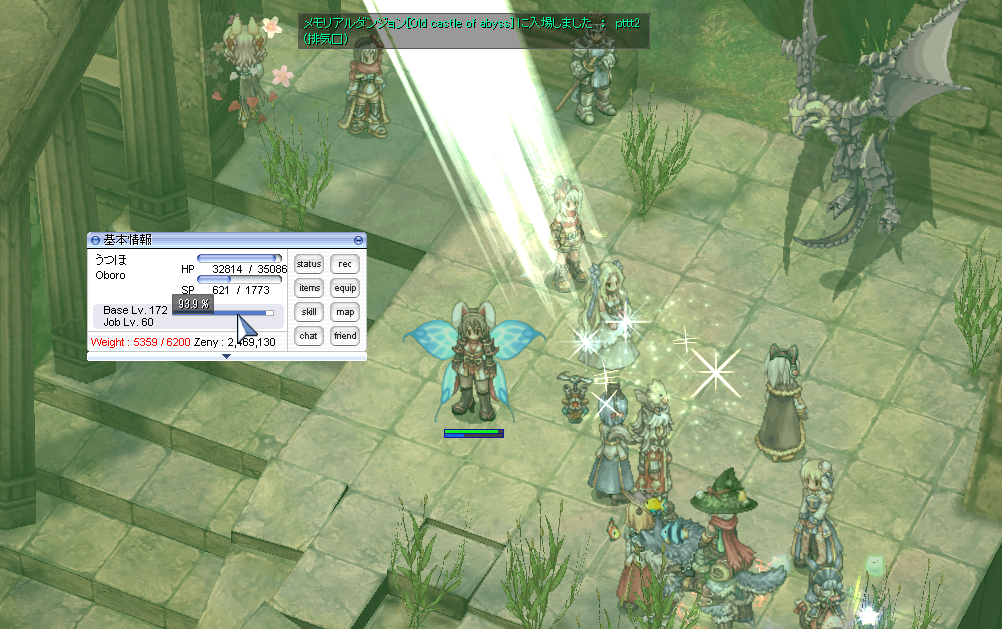Image resolution: width=1002 pixels, height=629 pixels.
Task: Click the rec button
Action: coord(345,264)
